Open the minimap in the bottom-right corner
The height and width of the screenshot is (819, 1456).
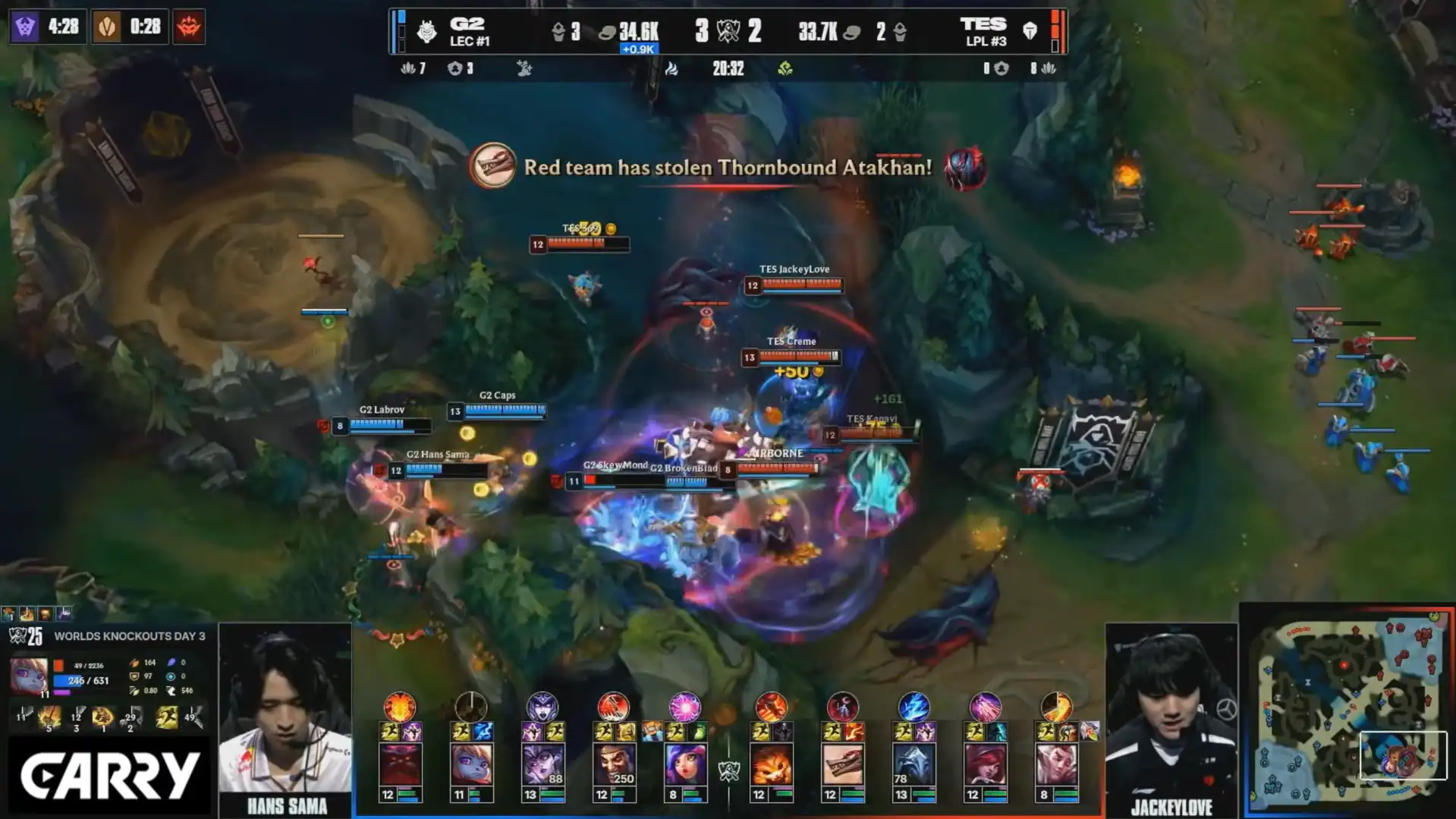(1347, 710)
